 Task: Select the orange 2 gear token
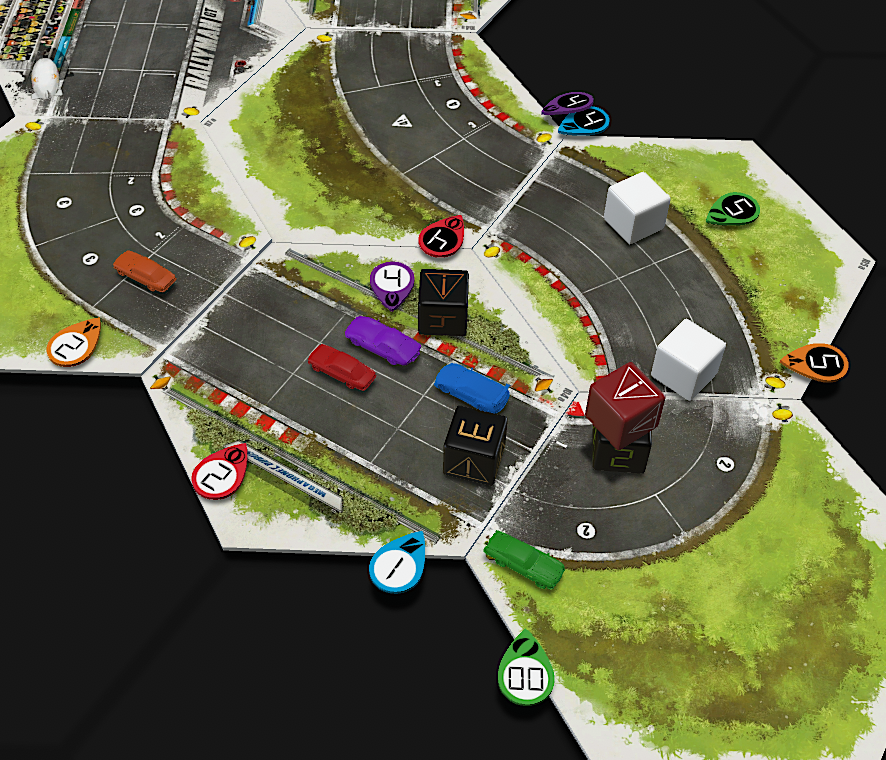coord(71,345)
